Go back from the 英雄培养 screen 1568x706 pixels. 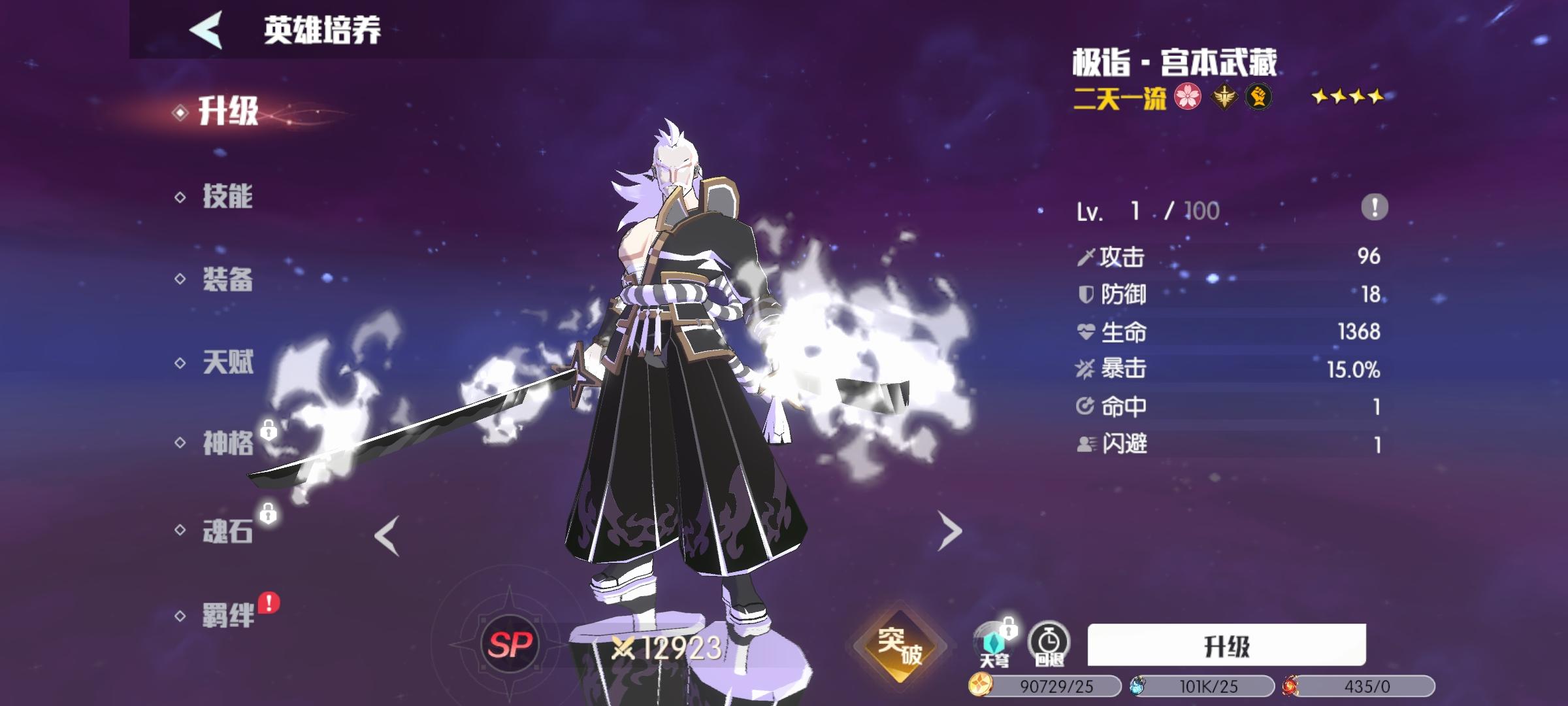(x=206, y=30)
